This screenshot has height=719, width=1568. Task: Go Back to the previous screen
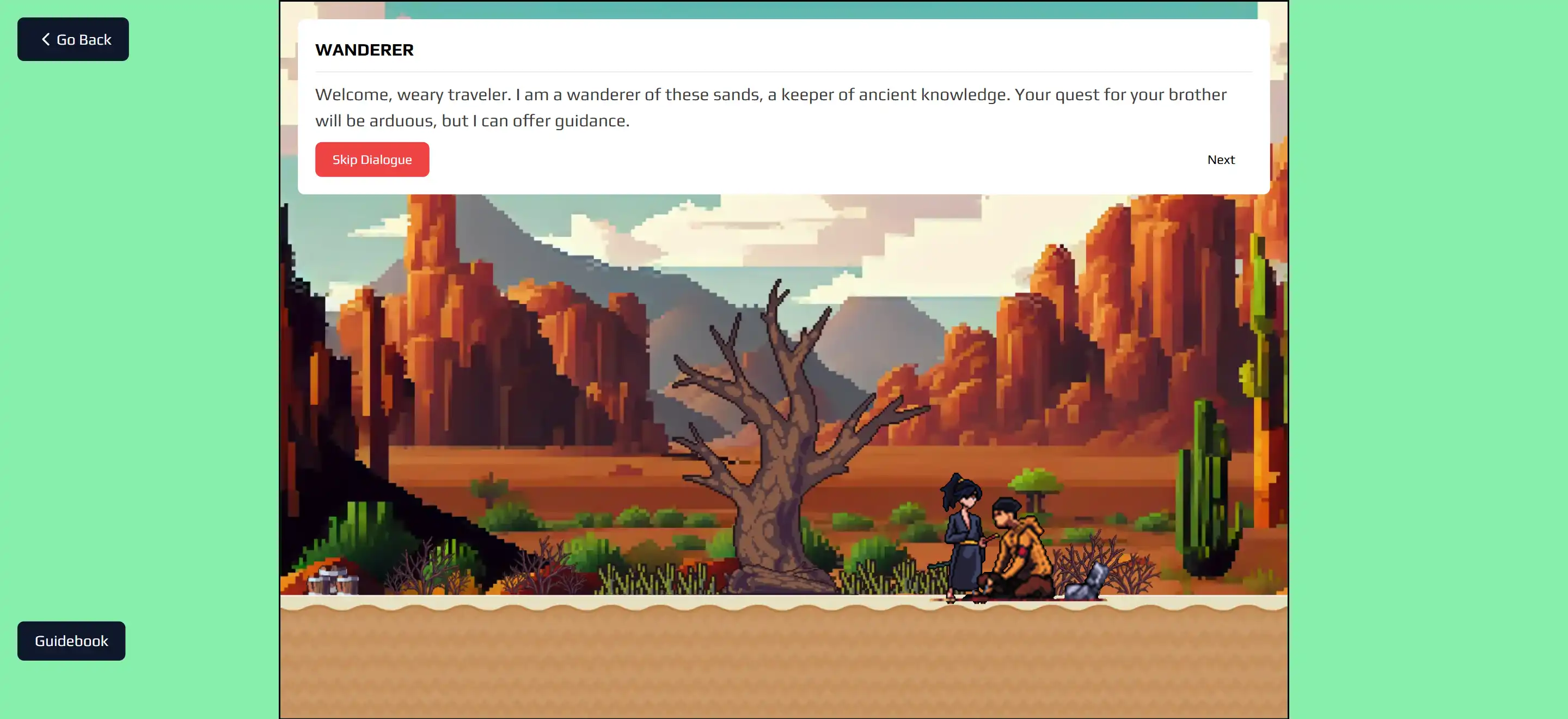[x=72, y=39]
